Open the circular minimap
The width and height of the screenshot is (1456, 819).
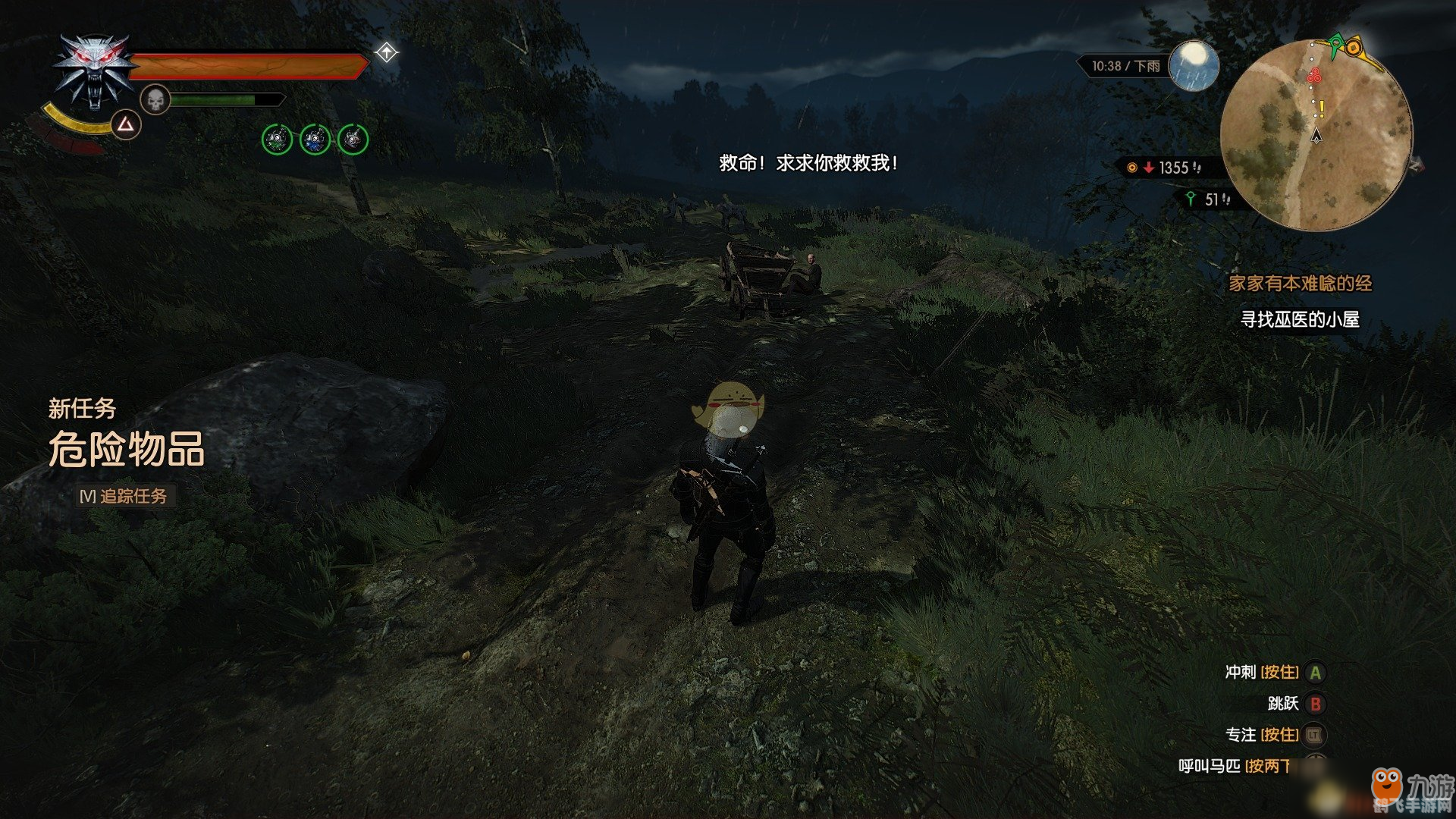[x=1316, y=135]
